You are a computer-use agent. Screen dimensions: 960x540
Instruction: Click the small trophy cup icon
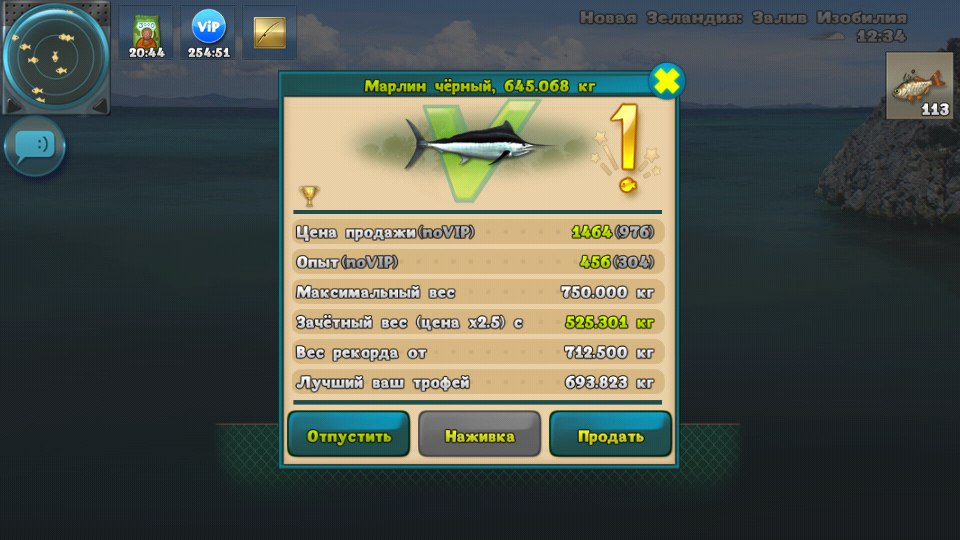tap(309, 194)
